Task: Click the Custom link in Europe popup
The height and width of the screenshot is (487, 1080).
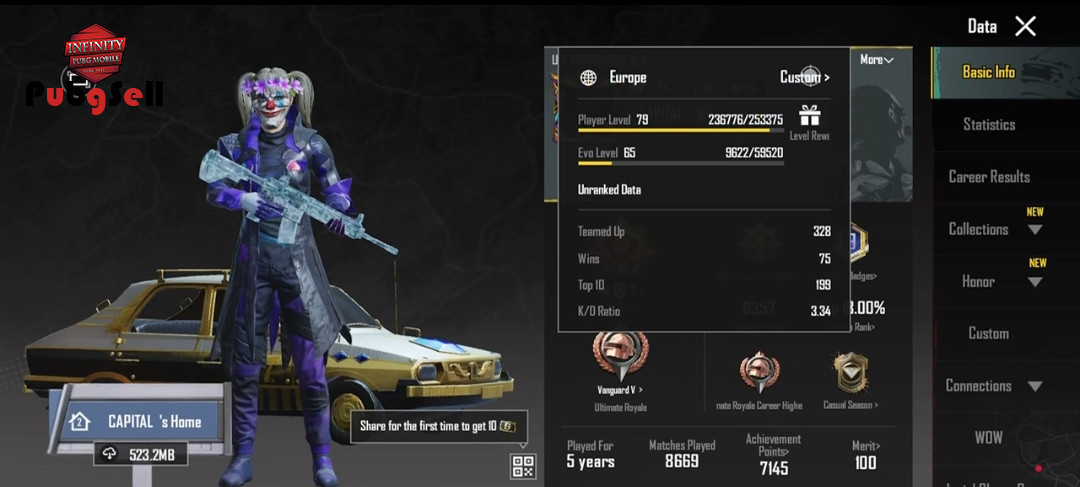Action: click(804, 77)
